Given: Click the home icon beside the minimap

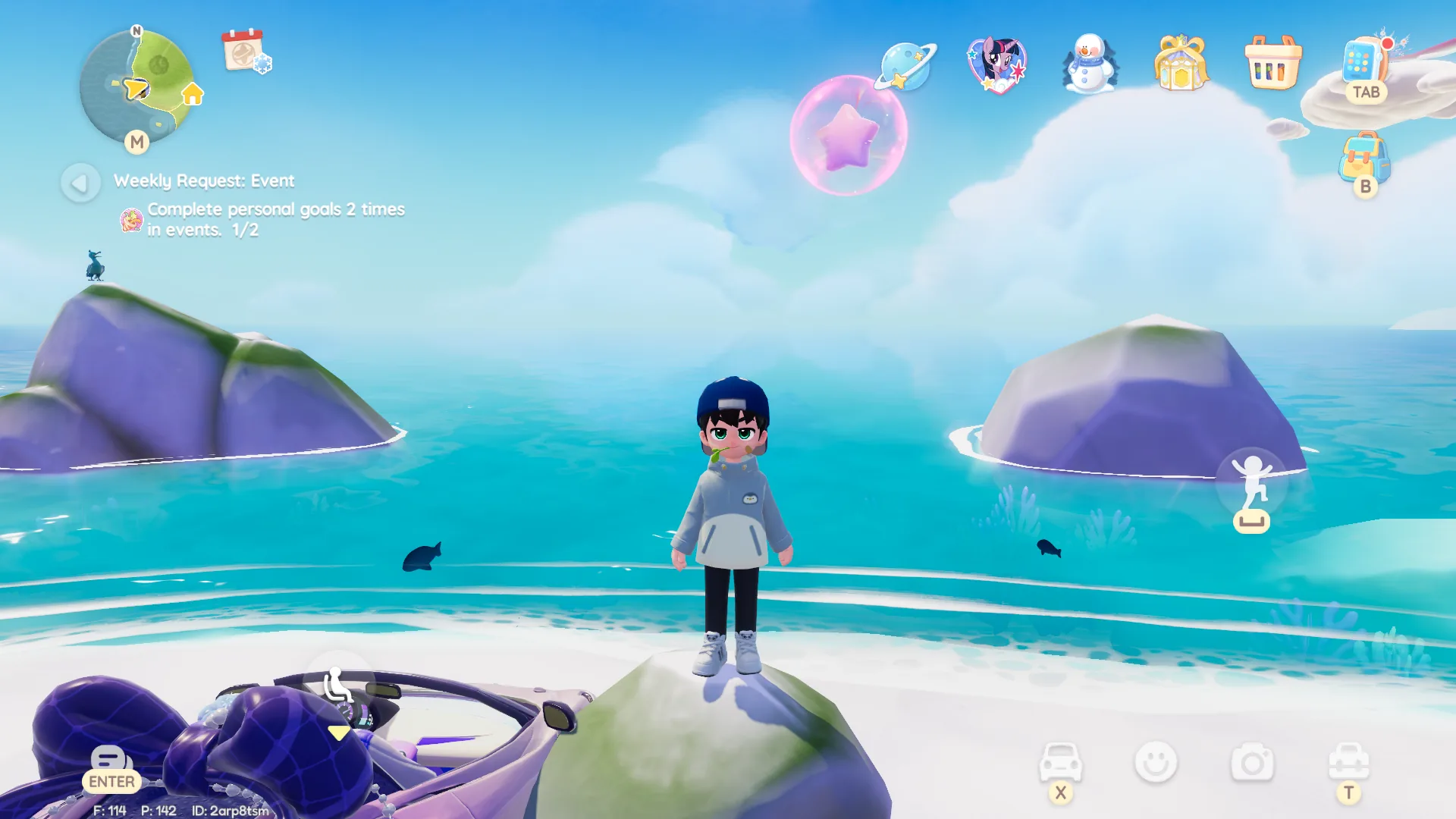Looking at the screenshot, I should pyautogui.click(x=193, y=94).
